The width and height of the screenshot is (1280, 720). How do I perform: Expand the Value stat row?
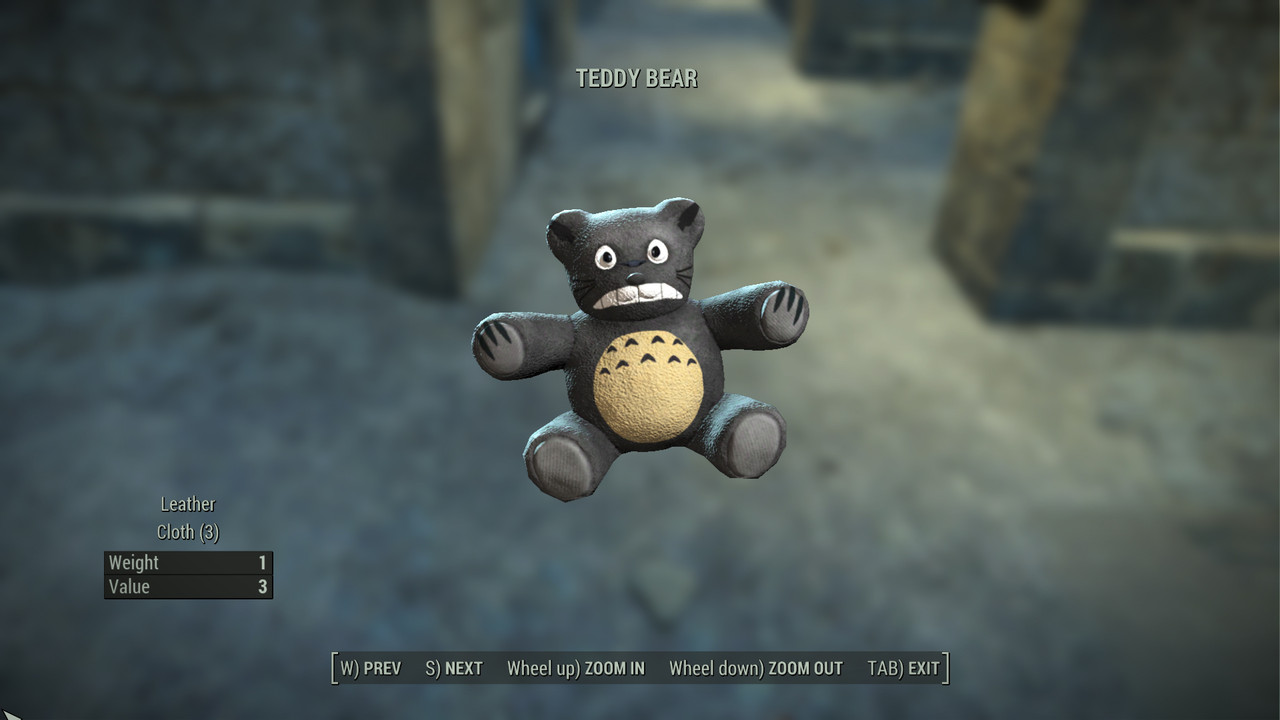point(188,587)
